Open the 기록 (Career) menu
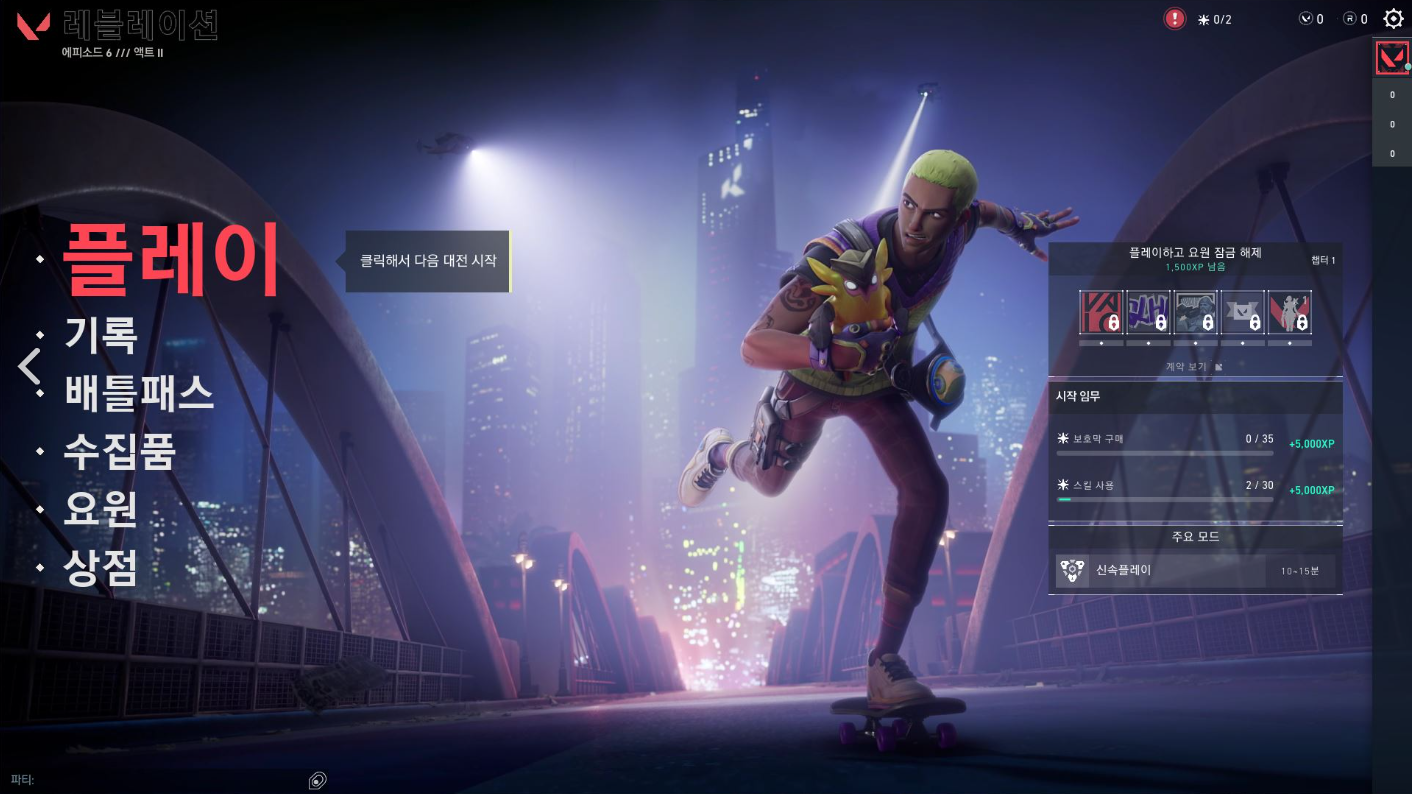 (100, 335)
